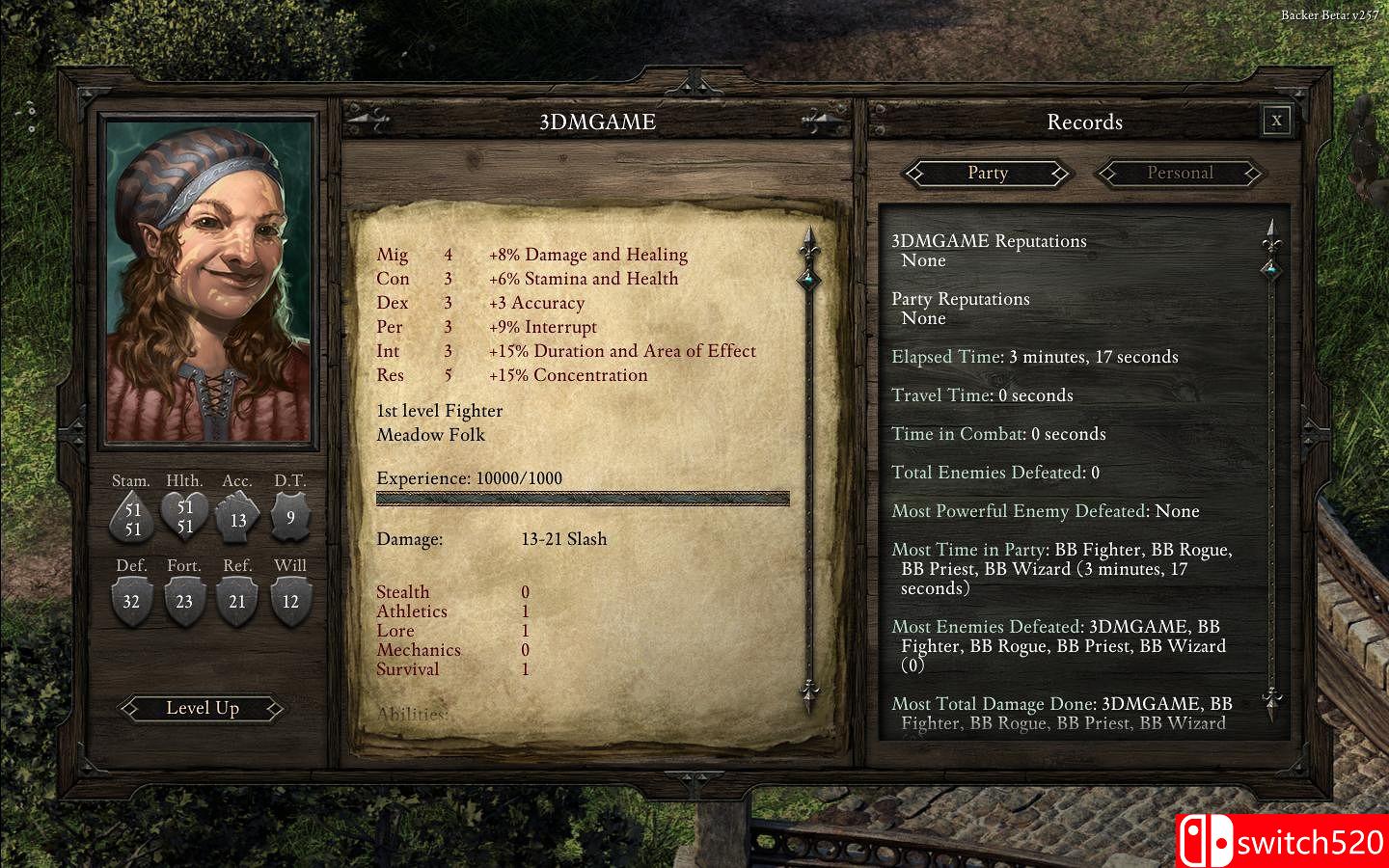Click the D.T. armor icon showing 9
The height and width of the screenshot is (868, 1389).
coord(290,516)
